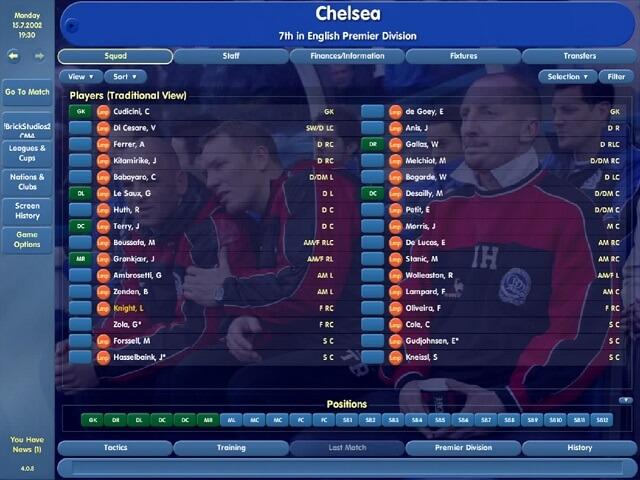This screenshot has height=480, width=640.
Task: Open Nations & Clubs menu
Action: (x=27, y=182)
